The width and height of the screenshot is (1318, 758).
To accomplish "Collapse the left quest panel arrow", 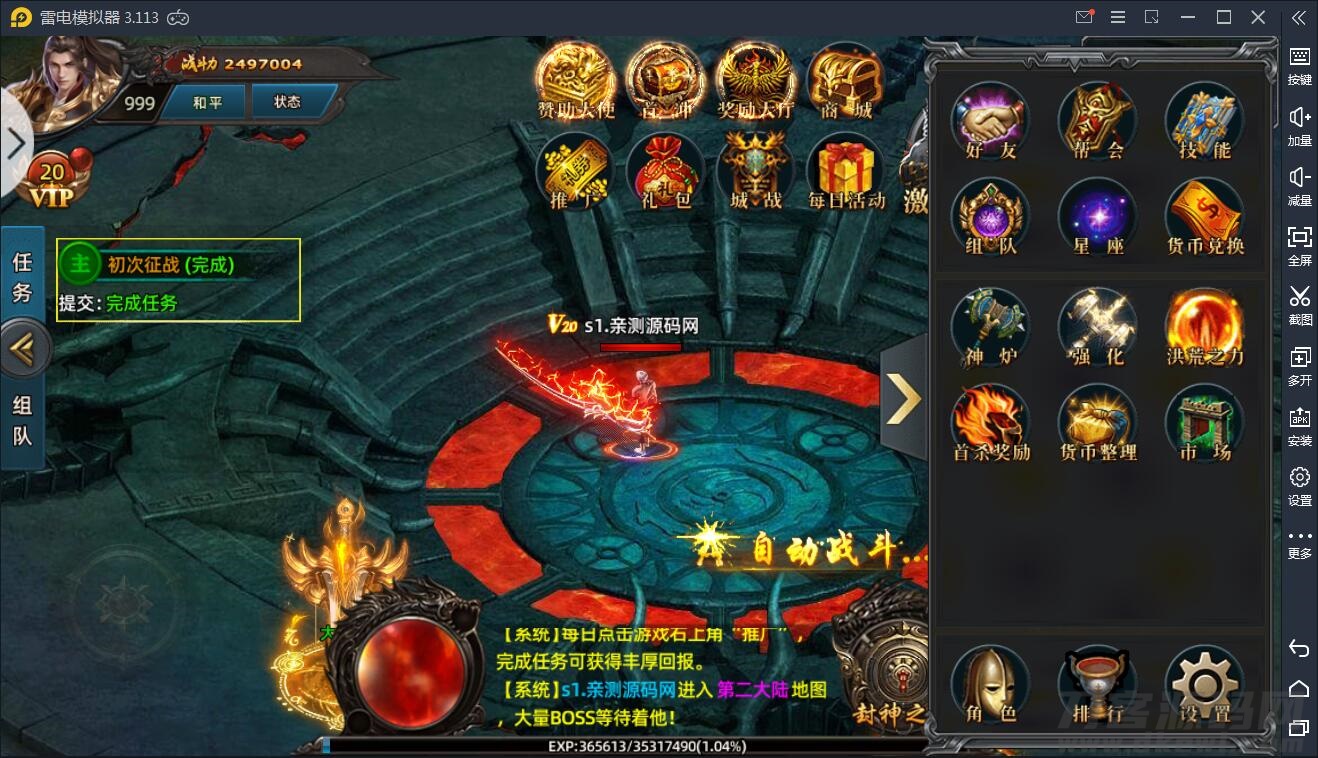I will pos(25,348).
